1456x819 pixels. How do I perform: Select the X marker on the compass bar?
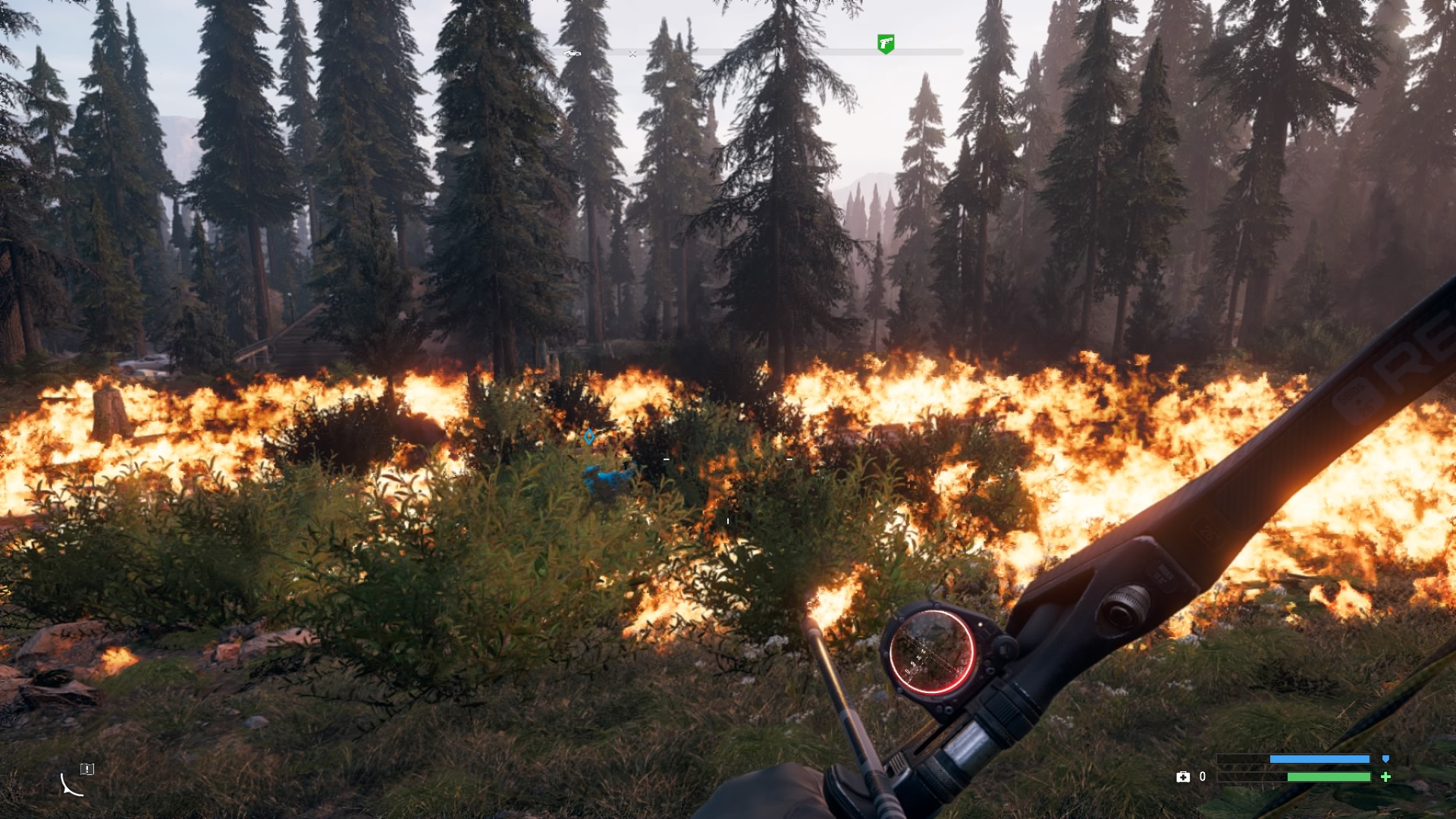(632, 53)
